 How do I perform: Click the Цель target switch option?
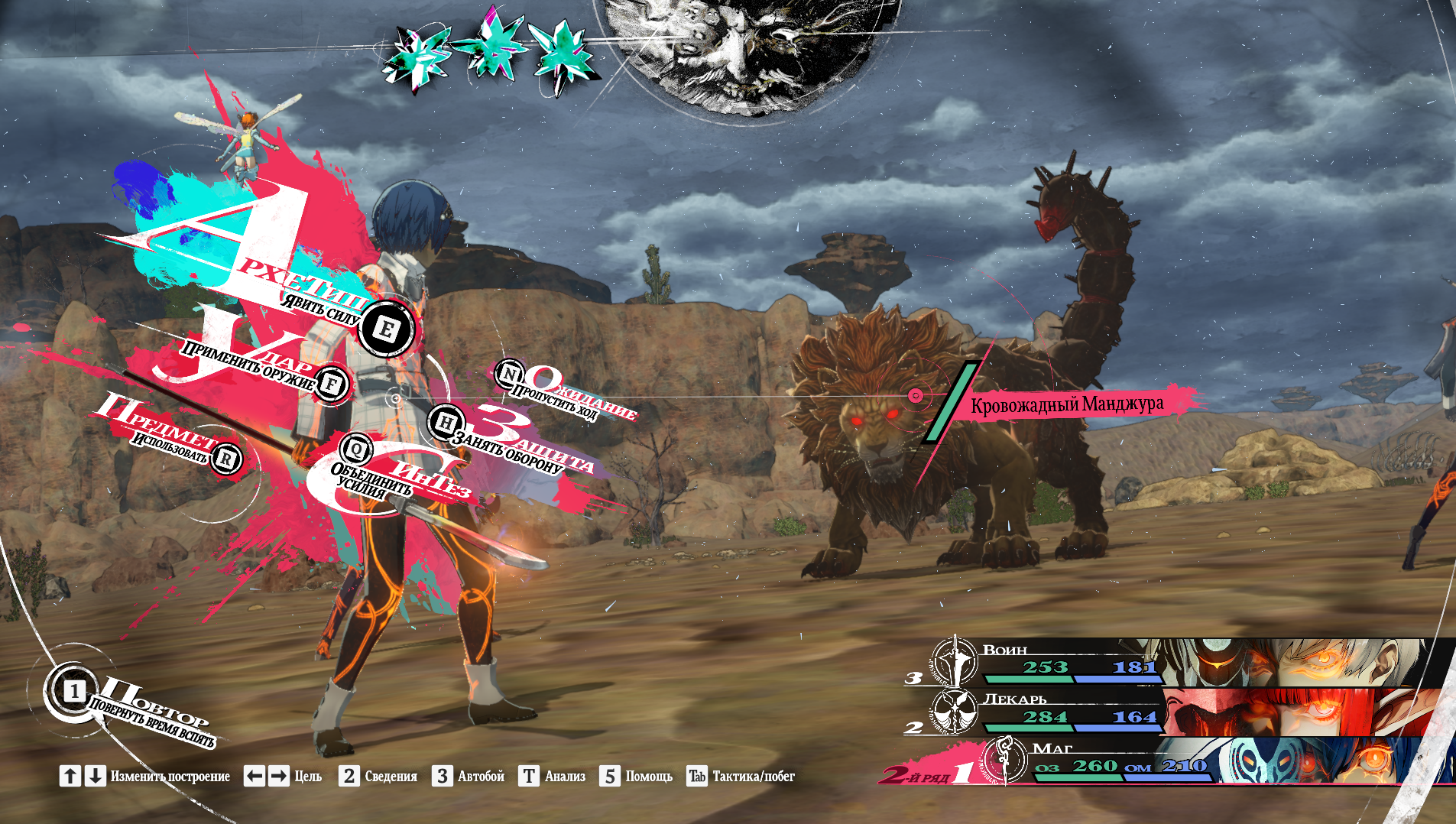tap(283, 777)
